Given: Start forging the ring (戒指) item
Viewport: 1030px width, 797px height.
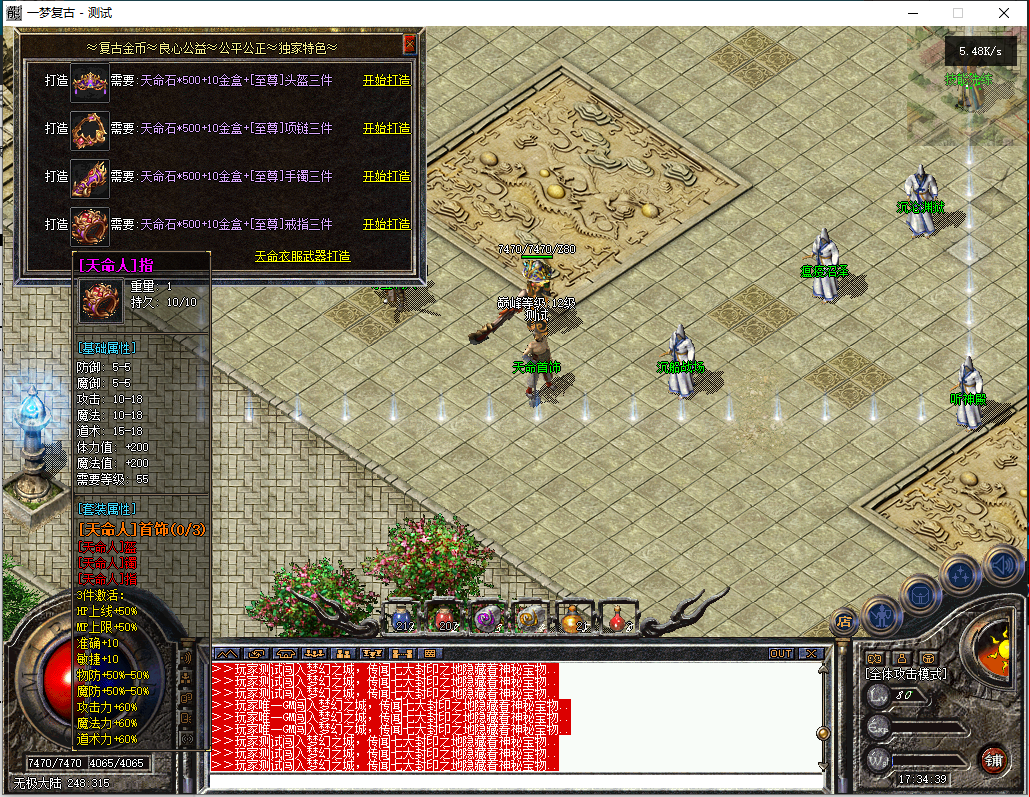Looking at the screenshot, I should click(x=386, y=224).
